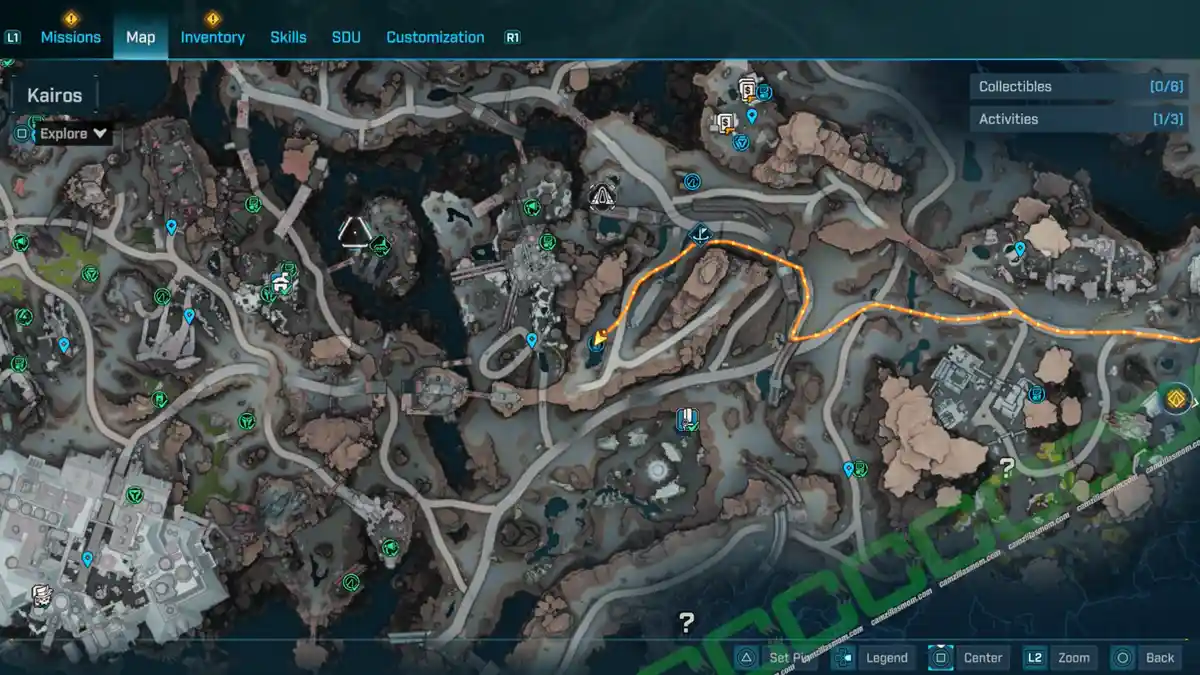Select the exclamation mission marker
The height and width of the screenshot is (675, 1200).
(686, 418)
